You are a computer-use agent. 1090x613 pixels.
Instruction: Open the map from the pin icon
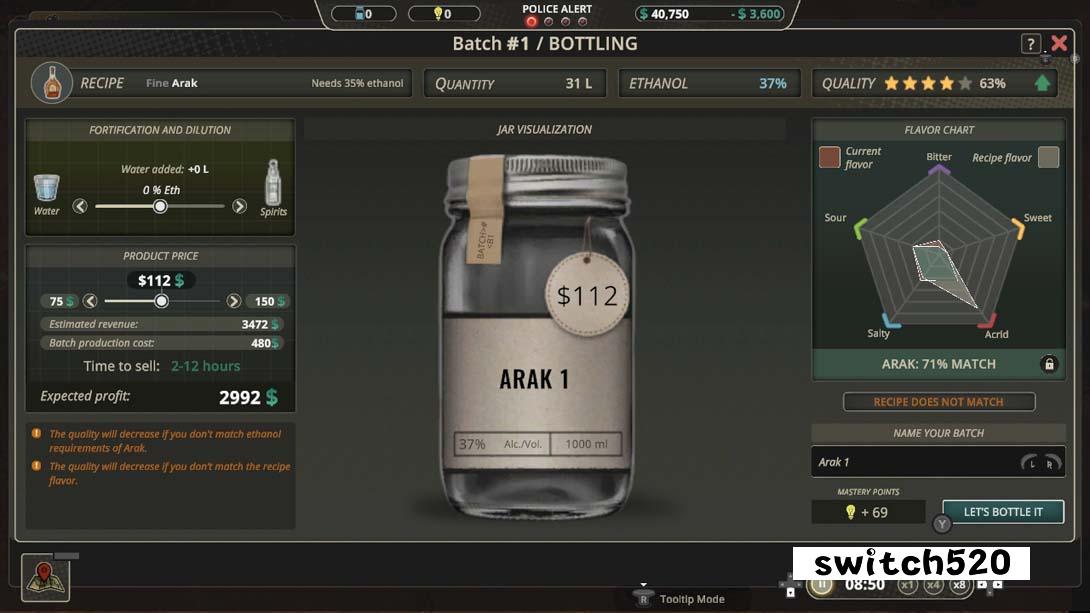click(x=45, y=577)
